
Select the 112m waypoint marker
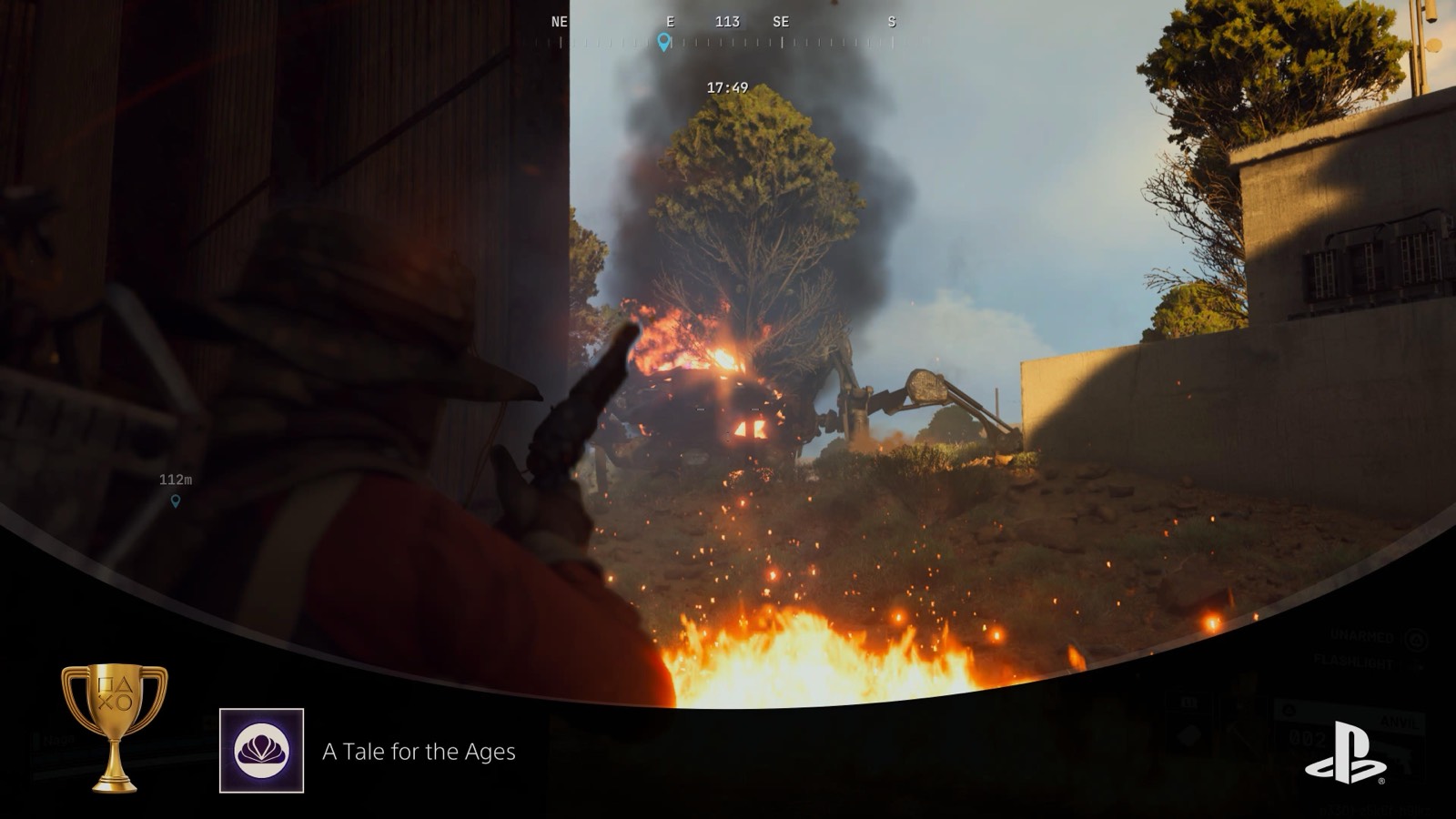[x=176, y=500]
